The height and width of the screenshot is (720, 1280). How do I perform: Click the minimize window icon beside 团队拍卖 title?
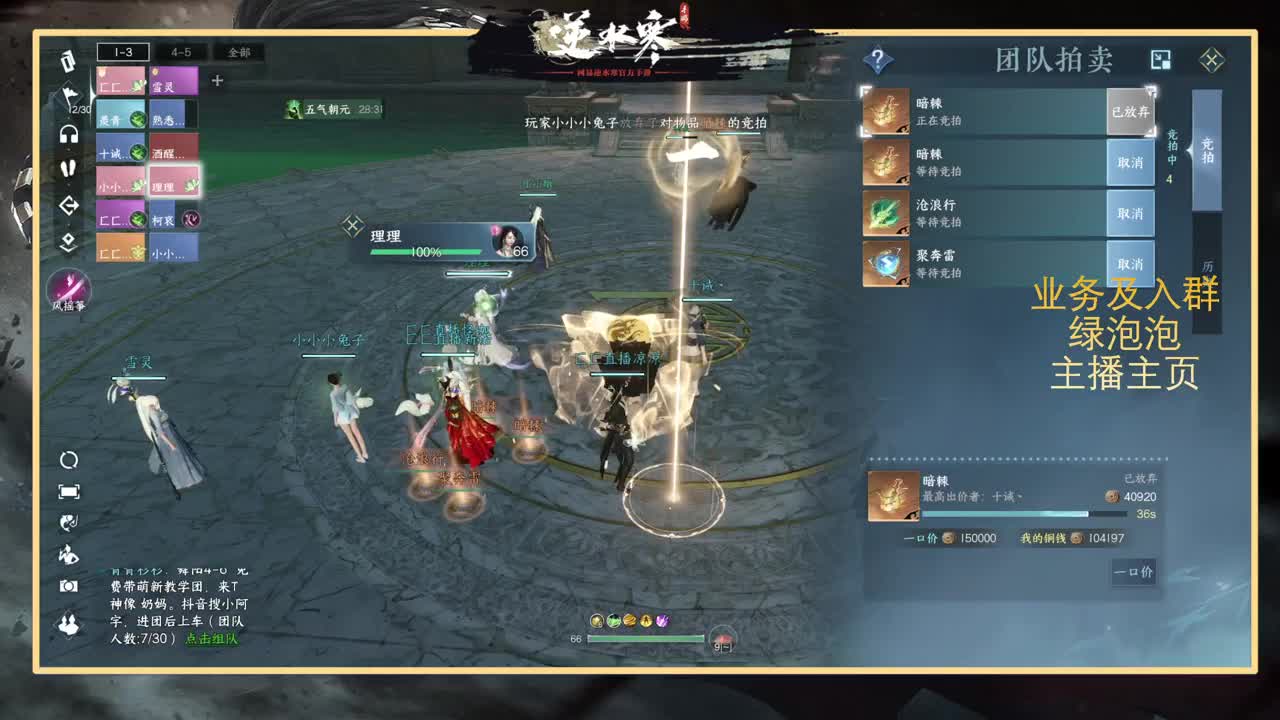(1160, 60)
